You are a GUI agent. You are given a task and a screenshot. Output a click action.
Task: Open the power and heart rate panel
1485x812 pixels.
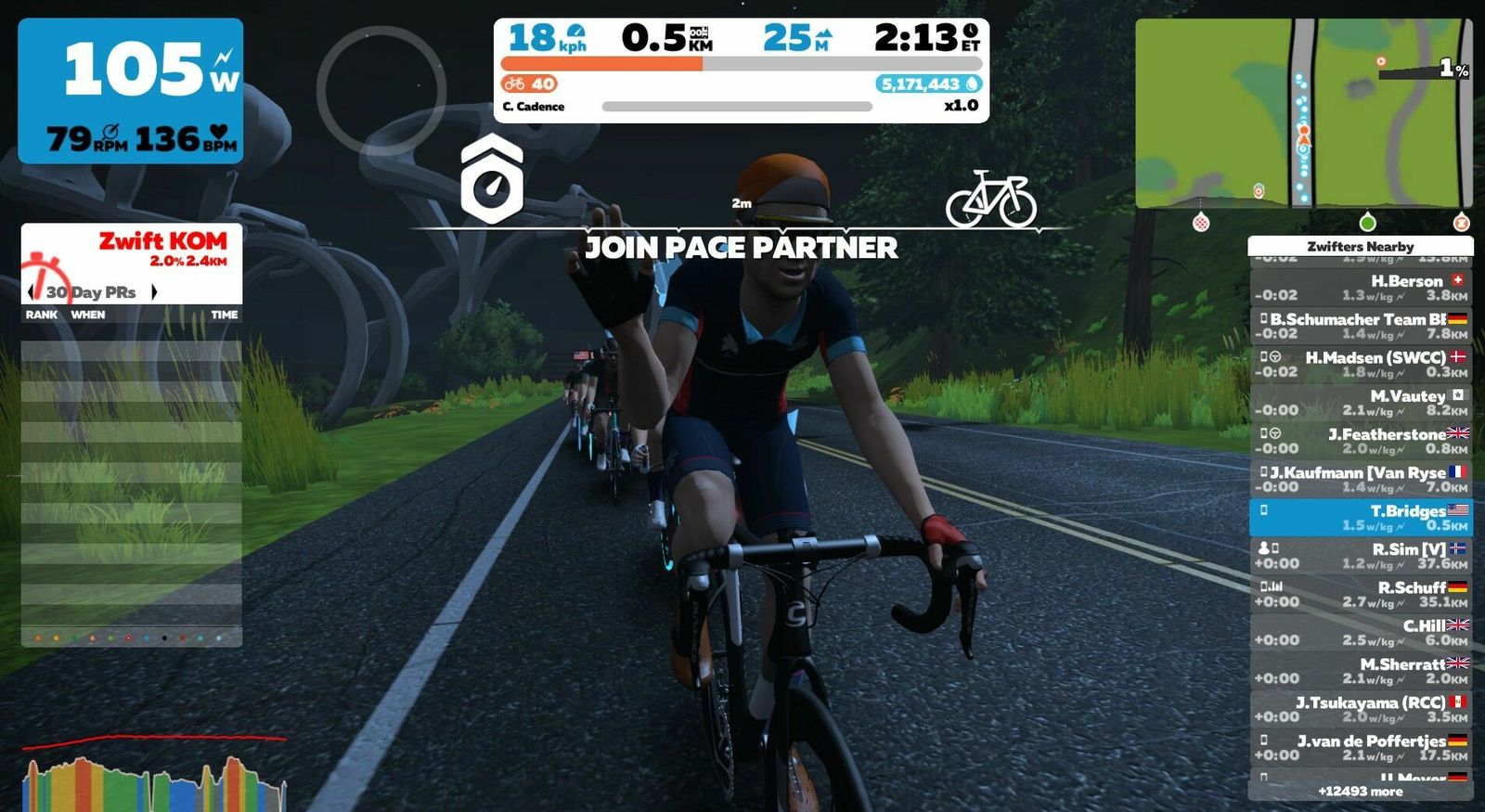131,91
